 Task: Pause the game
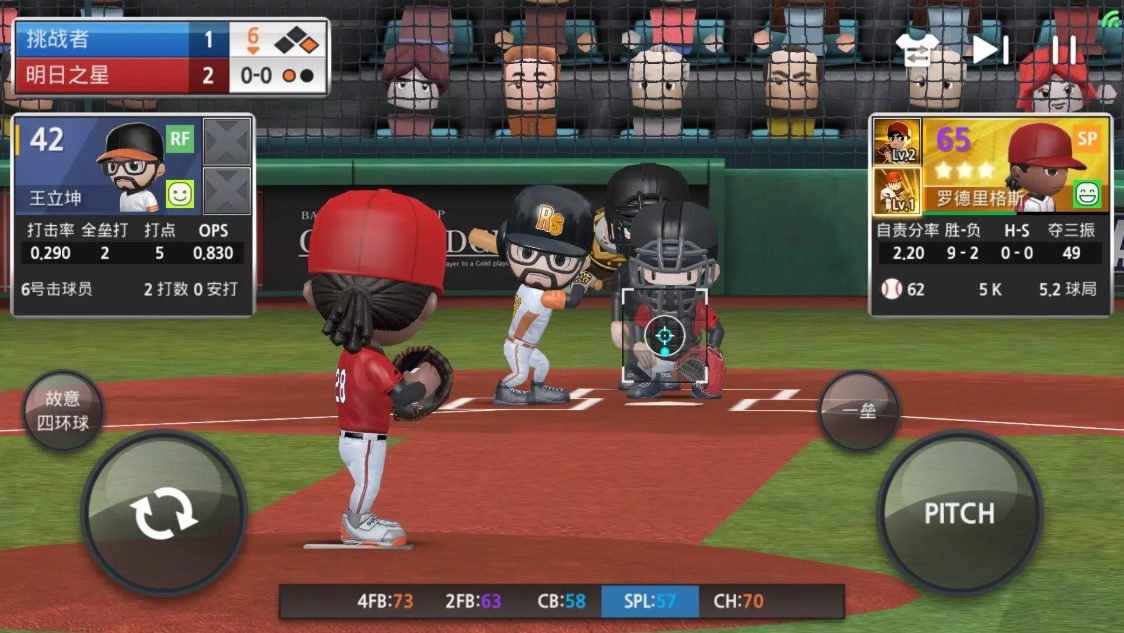tap(1065, 49)
